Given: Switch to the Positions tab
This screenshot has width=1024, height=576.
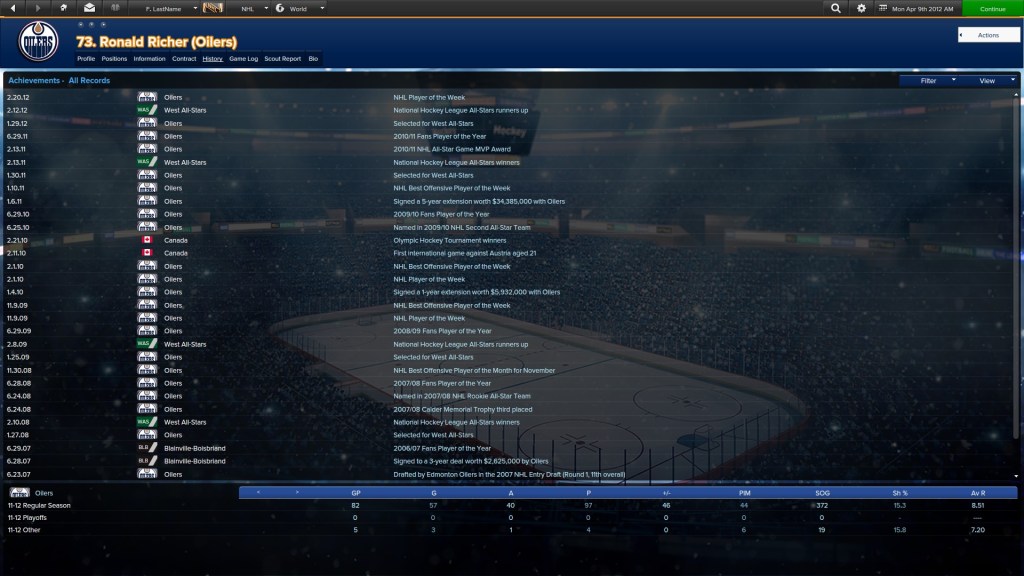Looking at the screenshot, I should (x=114, y=59).
